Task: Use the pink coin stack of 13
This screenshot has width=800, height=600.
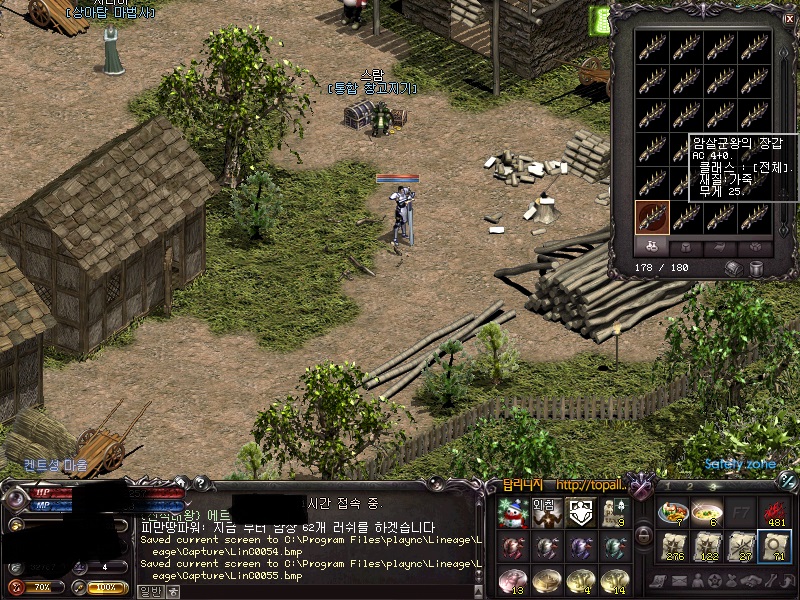Action: tap(512, 581)
